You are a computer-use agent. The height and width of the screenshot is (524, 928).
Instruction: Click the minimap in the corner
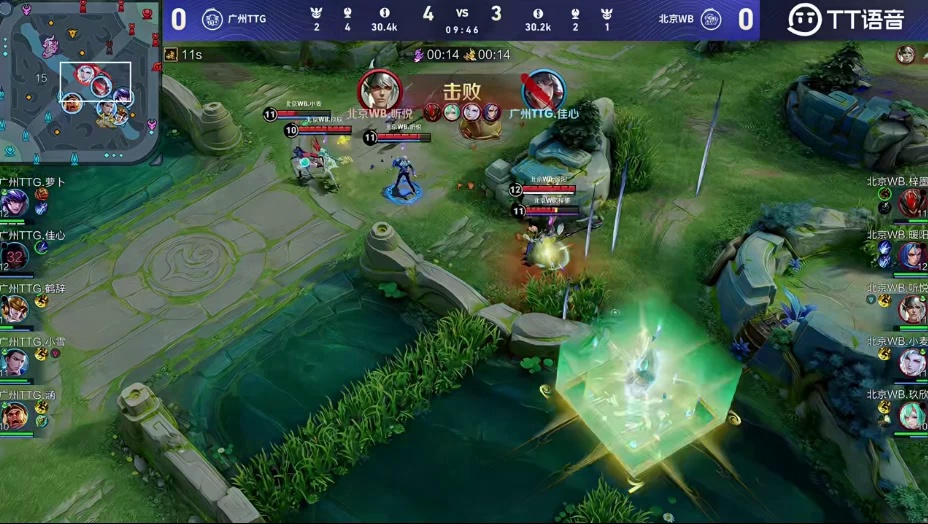pyautogui.click(x=80, y=82)
